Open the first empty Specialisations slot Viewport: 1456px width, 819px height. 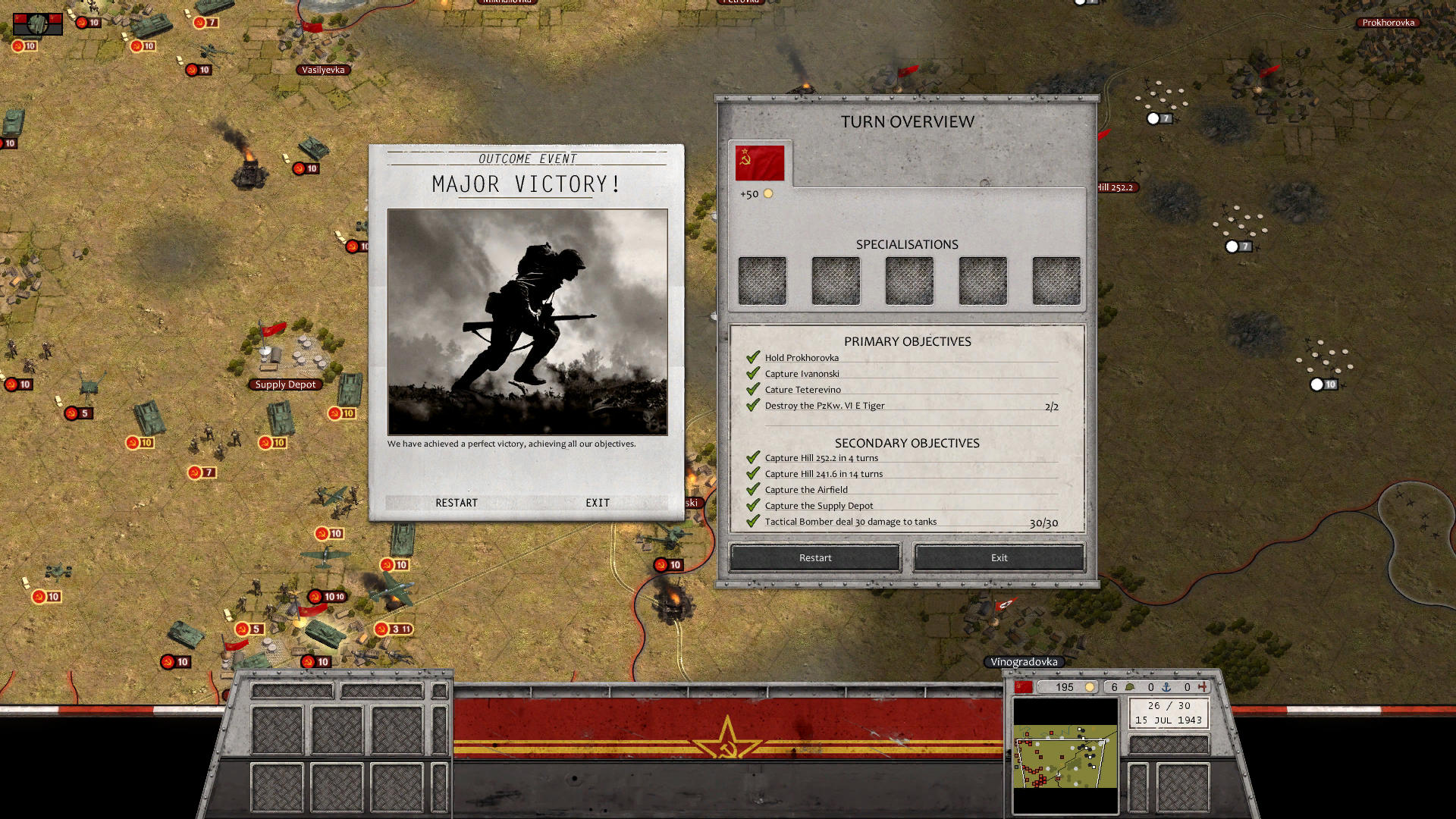(x=761, y=280)
